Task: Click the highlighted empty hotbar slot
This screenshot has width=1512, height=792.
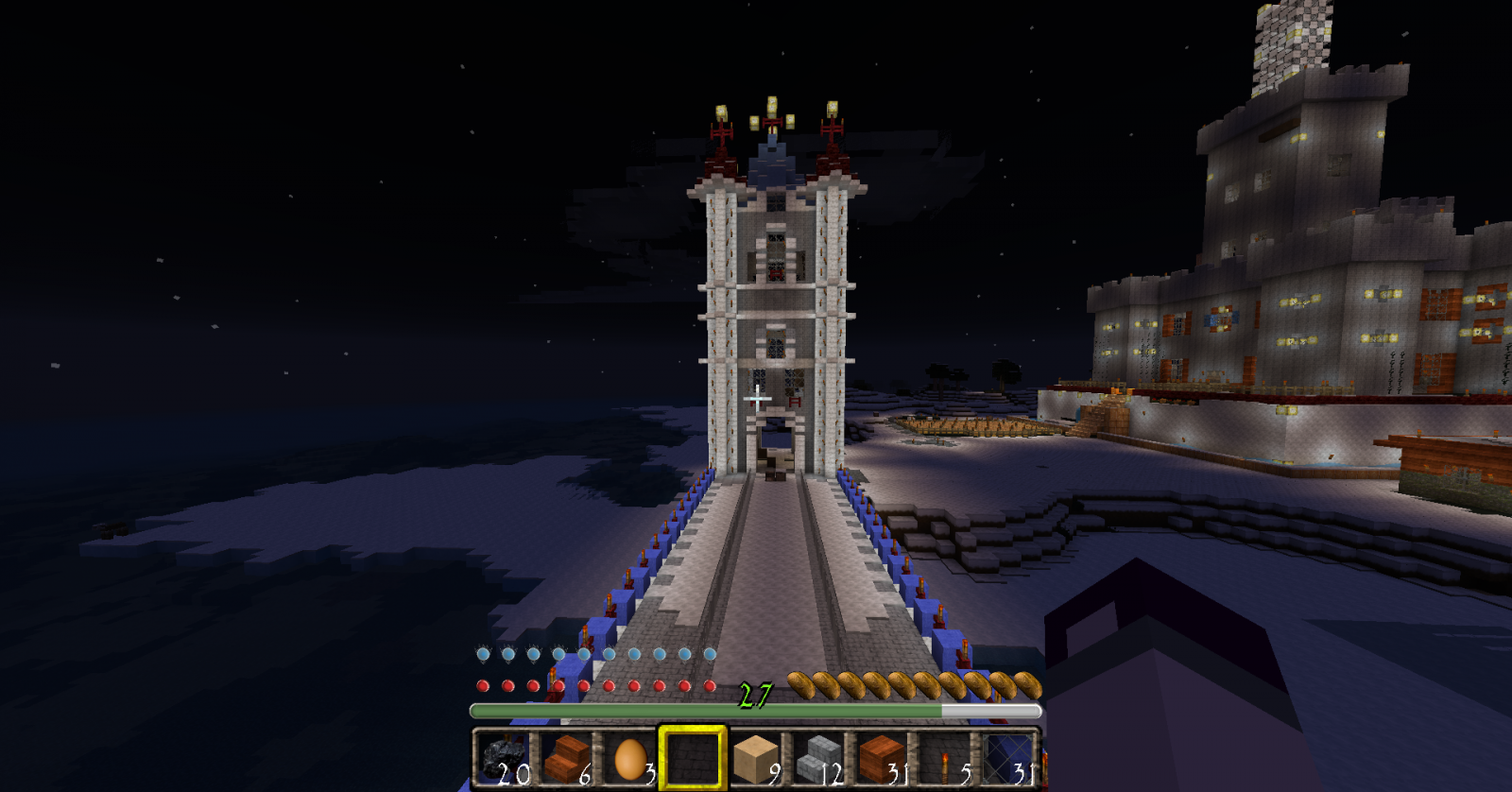Action: pos(692,758)
